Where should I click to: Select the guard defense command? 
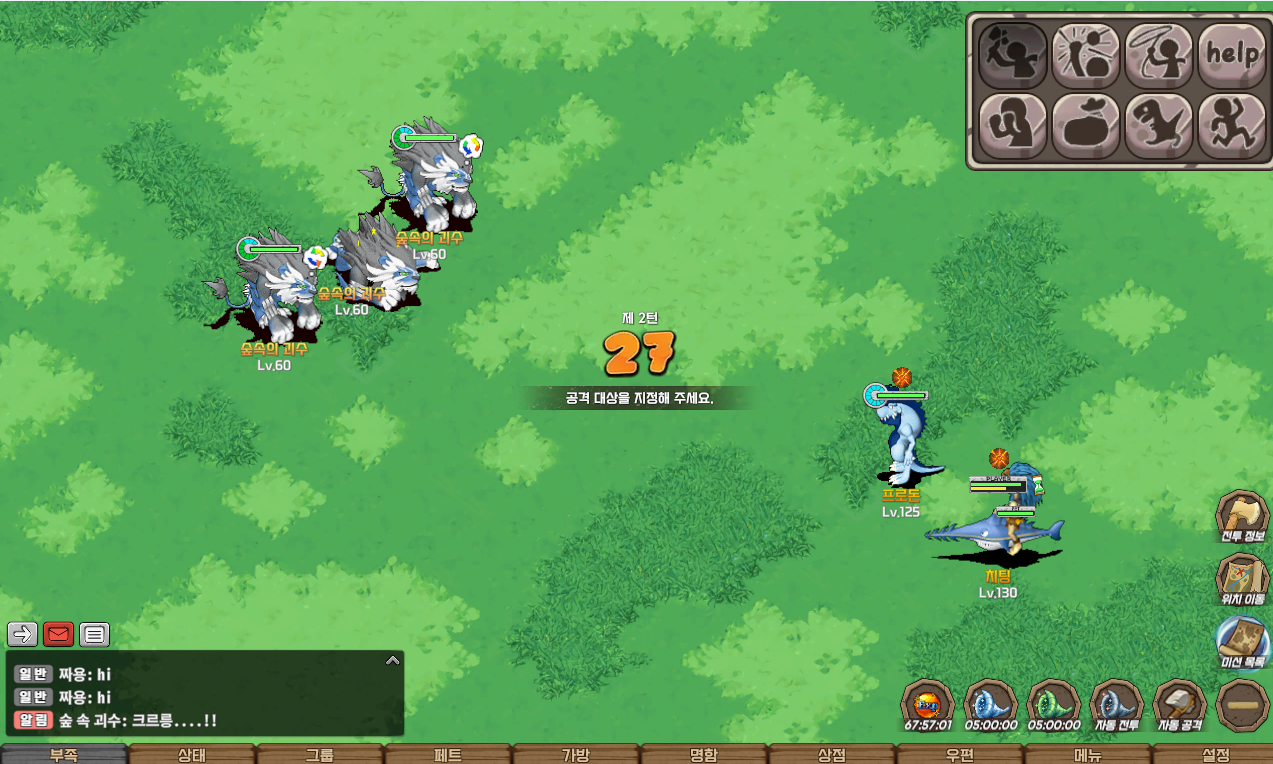(1012, 126)
